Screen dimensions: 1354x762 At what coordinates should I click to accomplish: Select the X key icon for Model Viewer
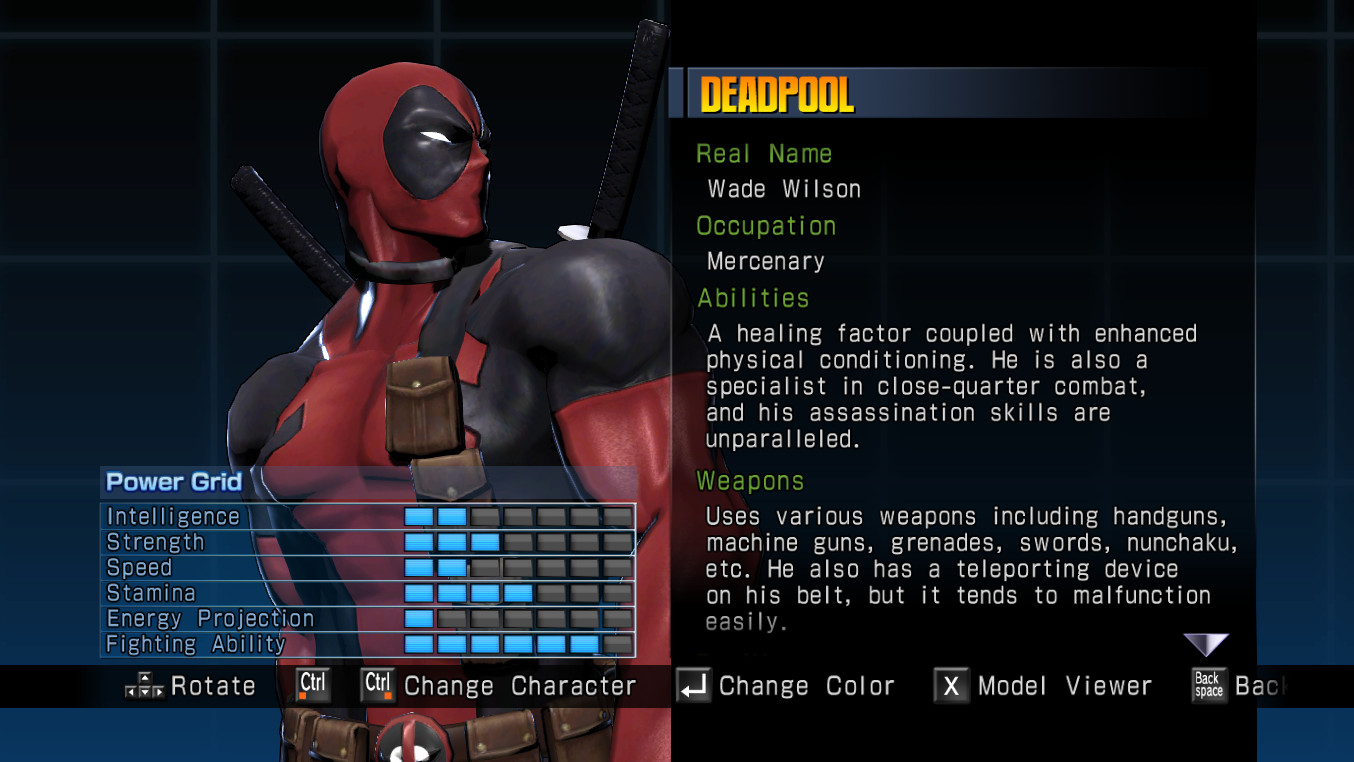[950, 686]
